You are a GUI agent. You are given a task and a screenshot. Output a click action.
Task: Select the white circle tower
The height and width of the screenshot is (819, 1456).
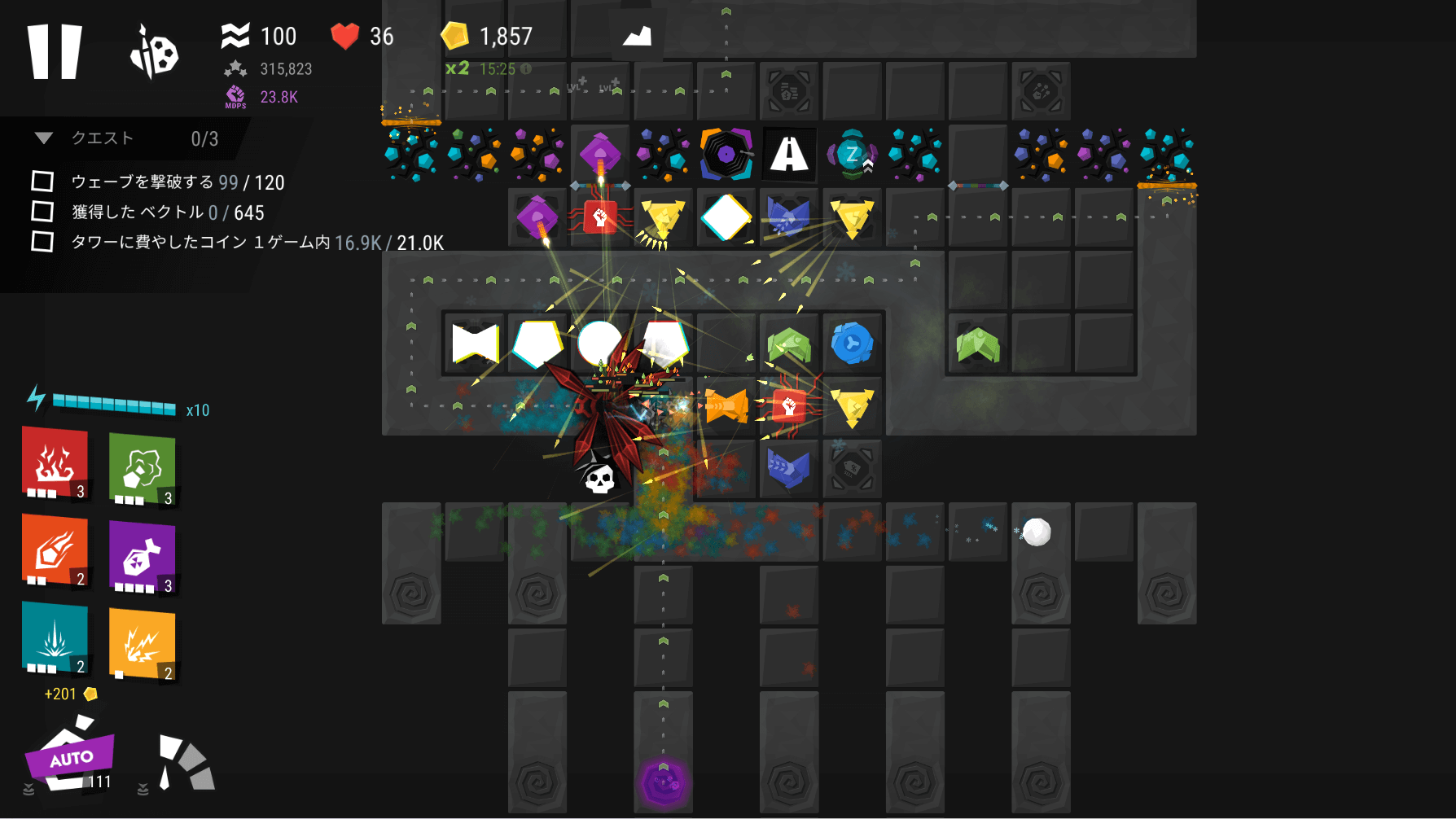pyautogui.click(x=599, y=343)
